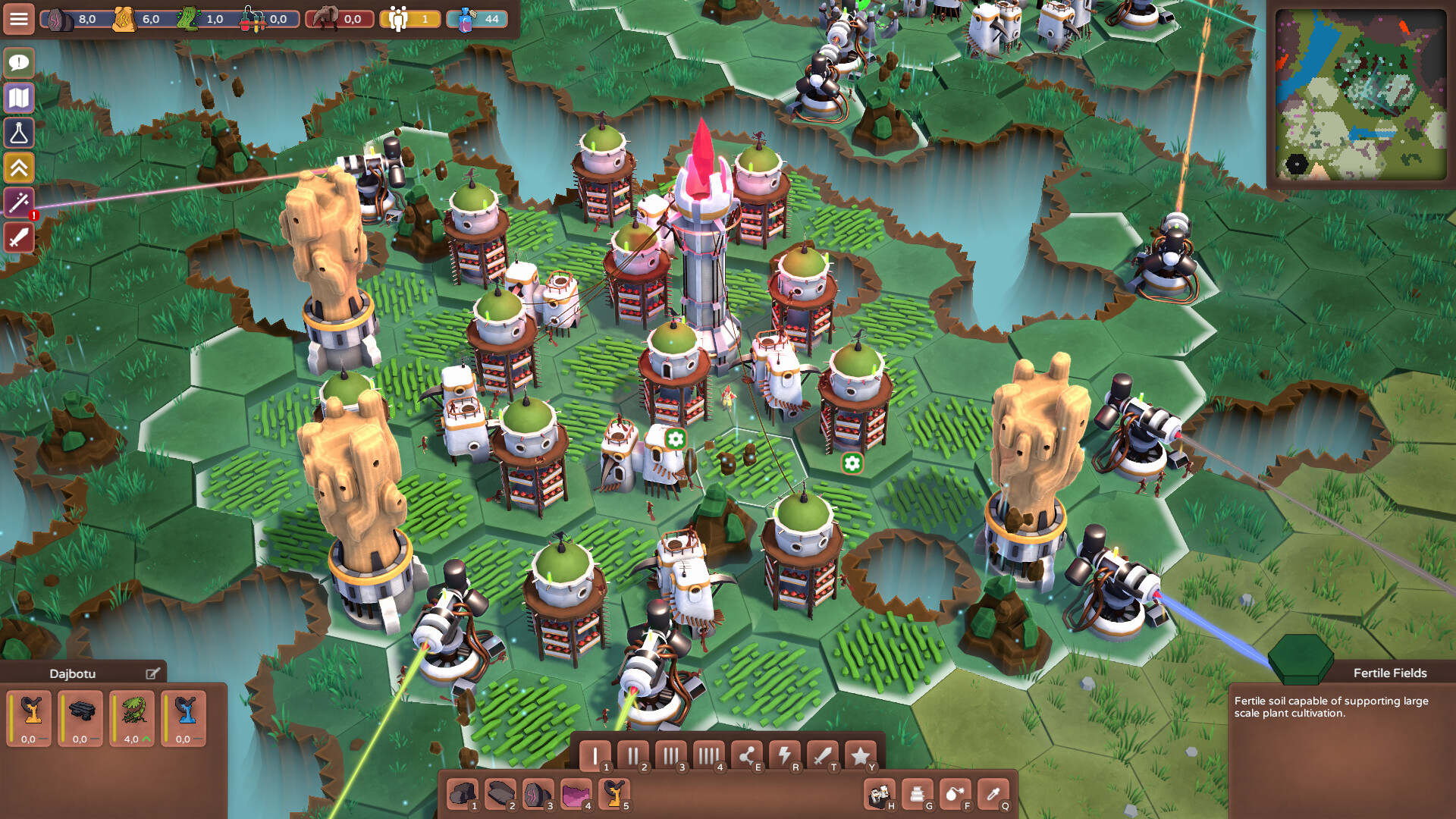Switch to the sword command tab (T)
This screenshot has height=819, width=1456.
[x=822, y=755]
